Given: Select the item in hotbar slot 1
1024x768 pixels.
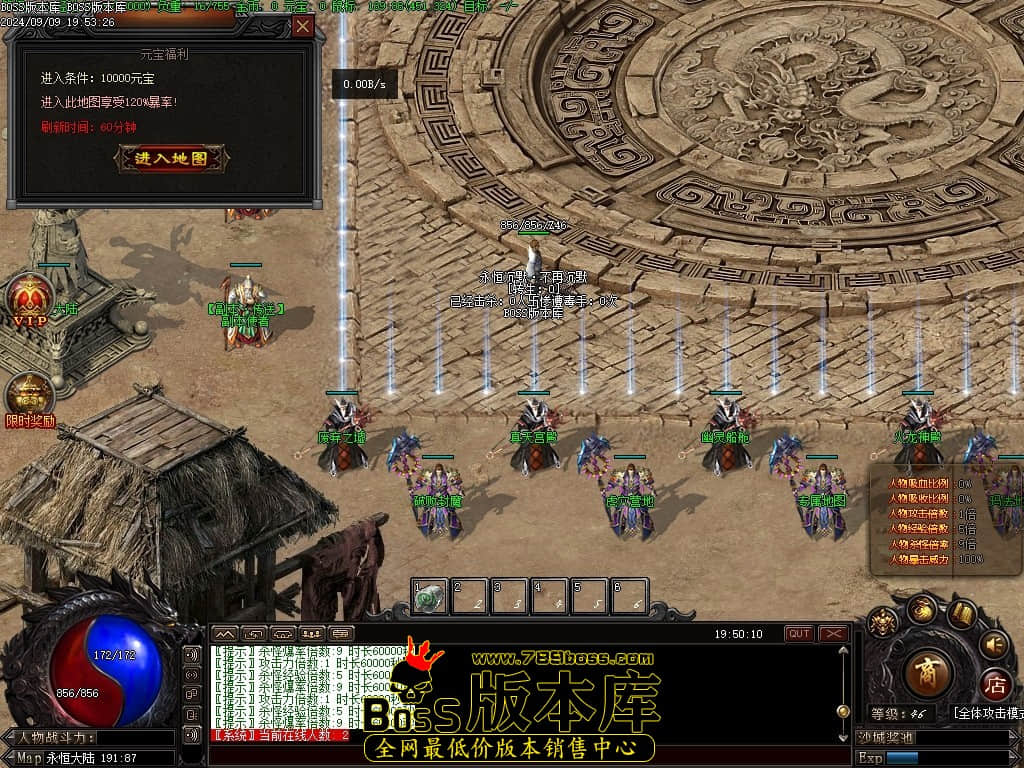Looking at the screenshot, I should click(x=431, y=597).
